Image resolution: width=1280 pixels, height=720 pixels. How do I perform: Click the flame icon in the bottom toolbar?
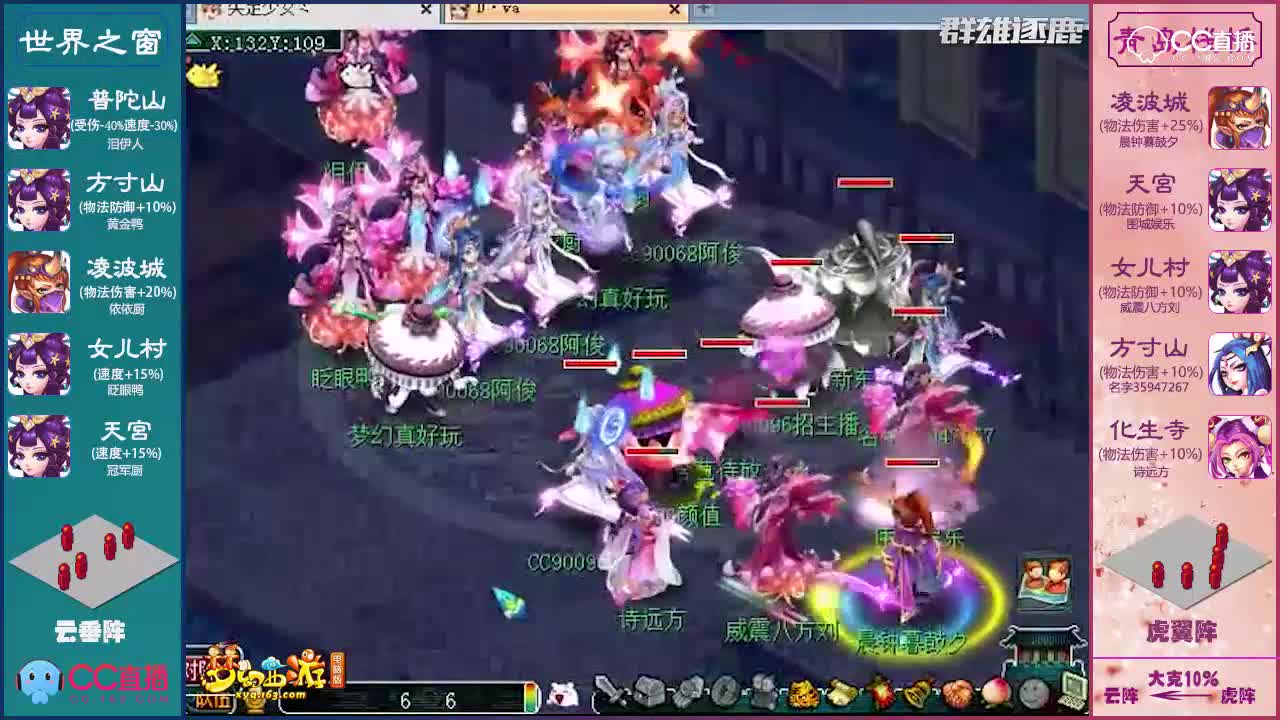881,693
